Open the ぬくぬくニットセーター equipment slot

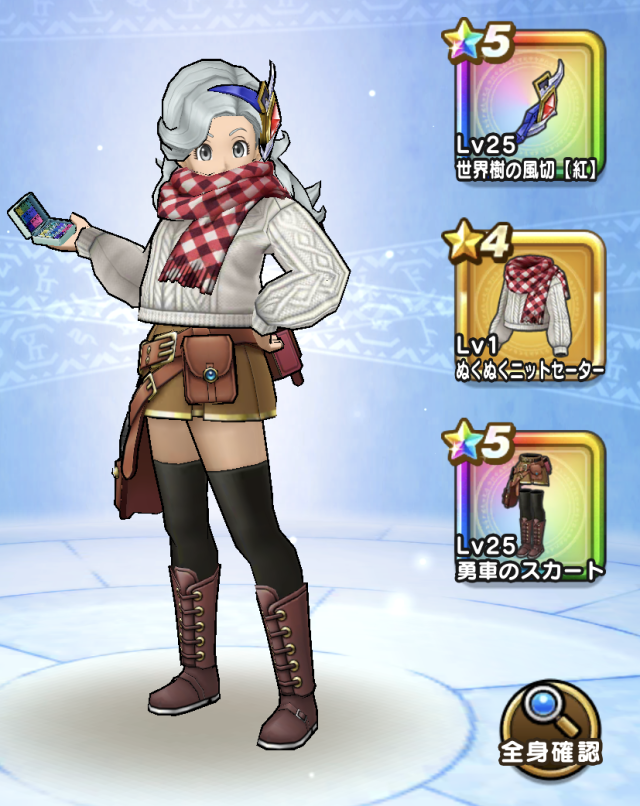[530, 308]
